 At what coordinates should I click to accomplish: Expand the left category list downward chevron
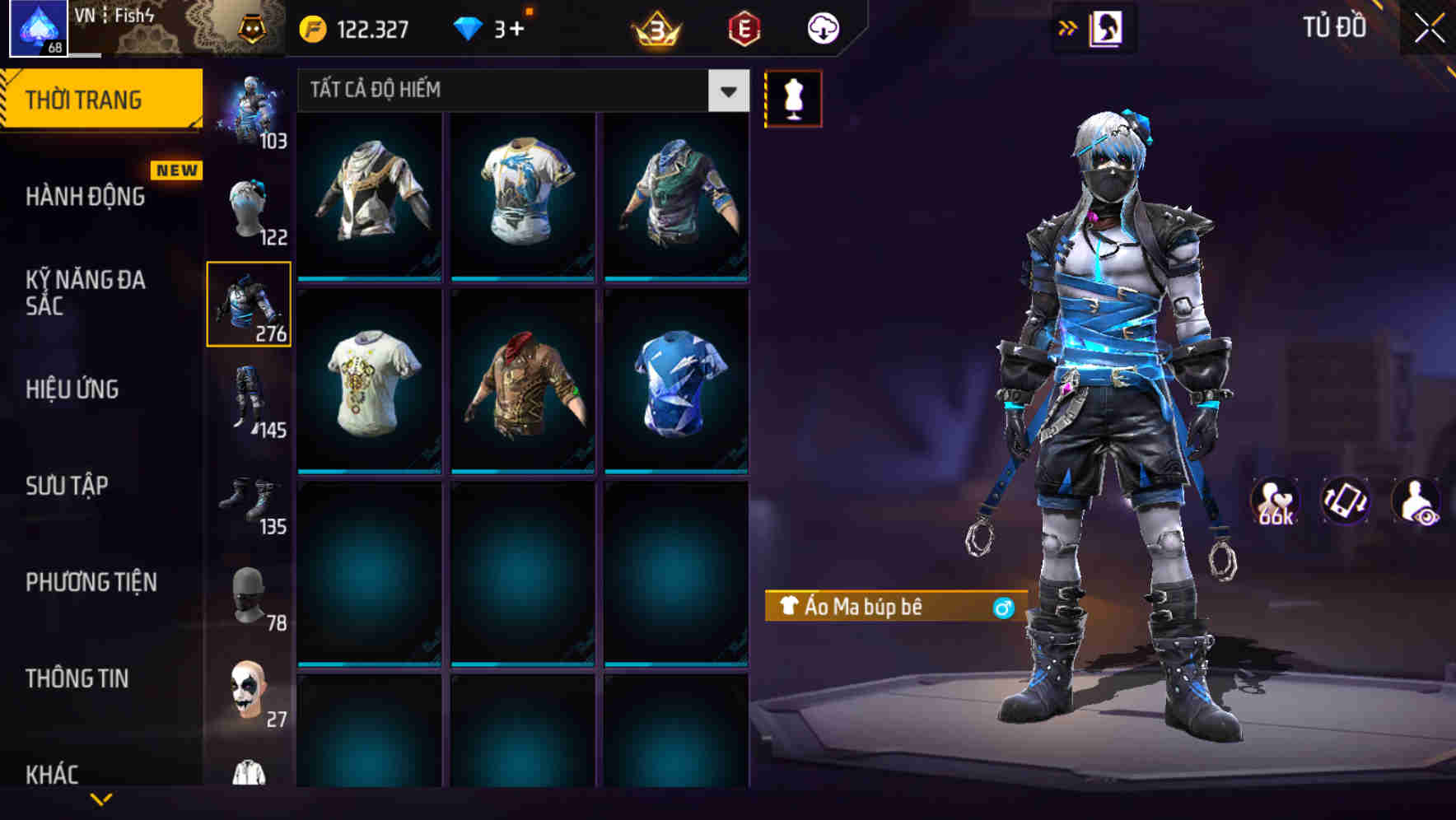[x=103, y=797]
